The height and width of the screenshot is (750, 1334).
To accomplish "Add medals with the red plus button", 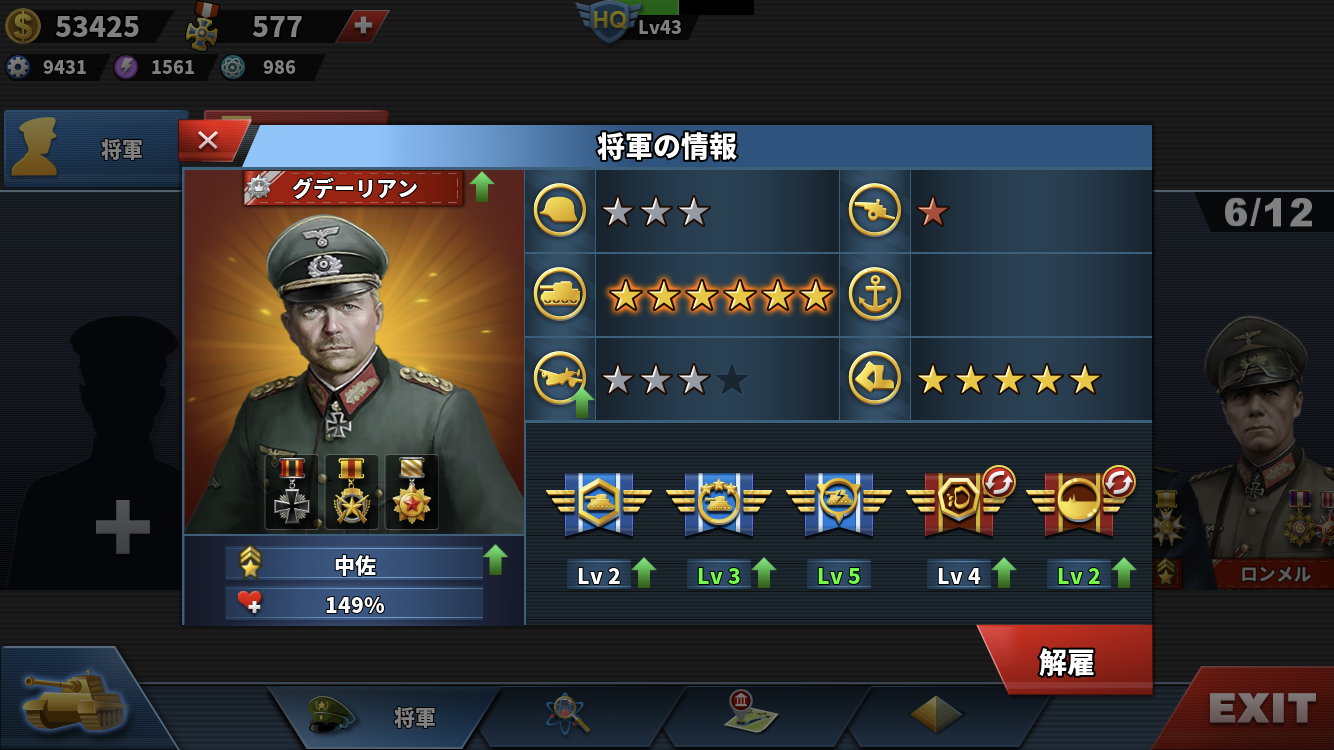I will click(x=363, y=26).
